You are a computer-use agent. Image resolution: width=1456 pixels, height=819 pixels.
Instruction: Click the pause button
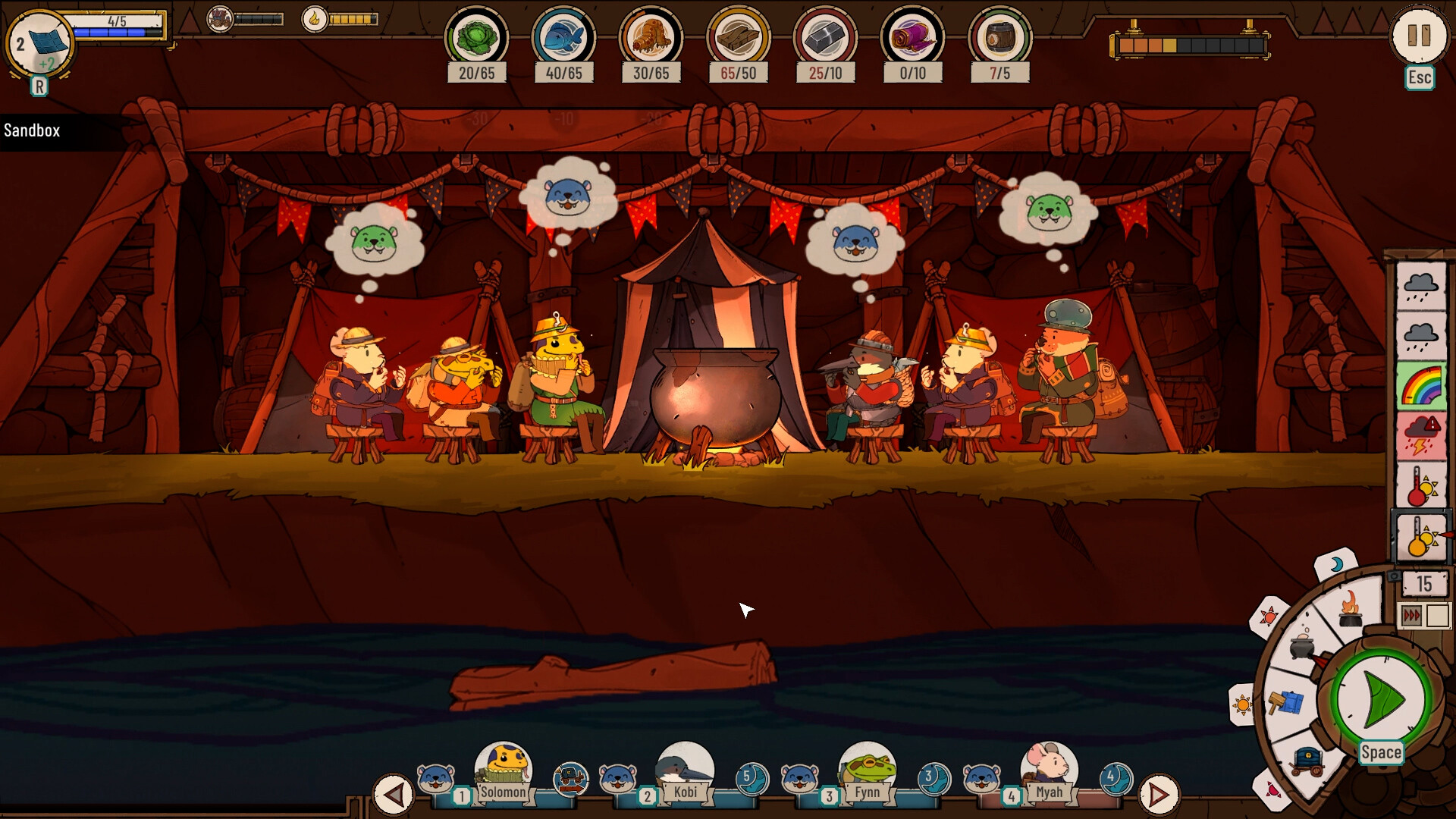pos(1418,36)
